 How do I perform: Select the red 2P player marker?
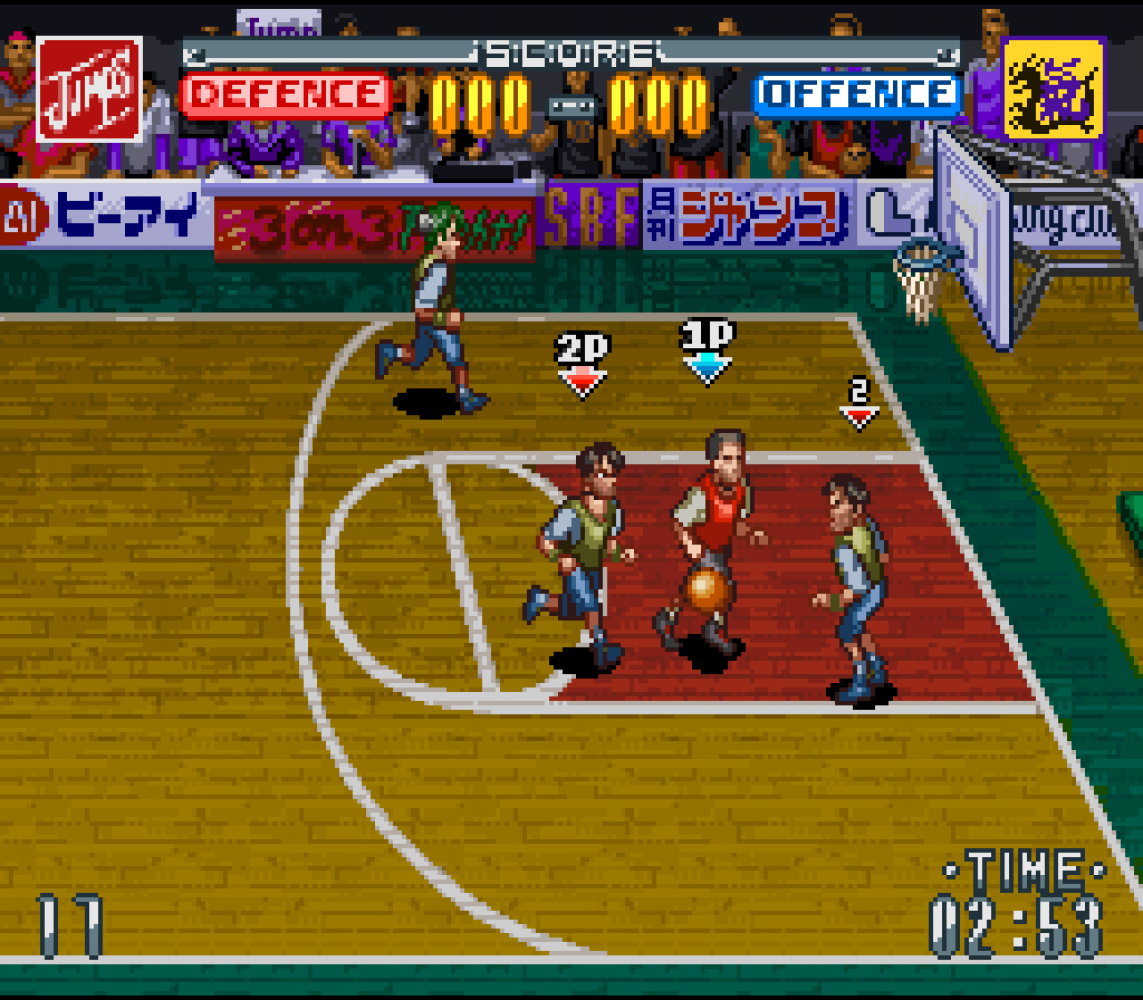pos(582,364)
